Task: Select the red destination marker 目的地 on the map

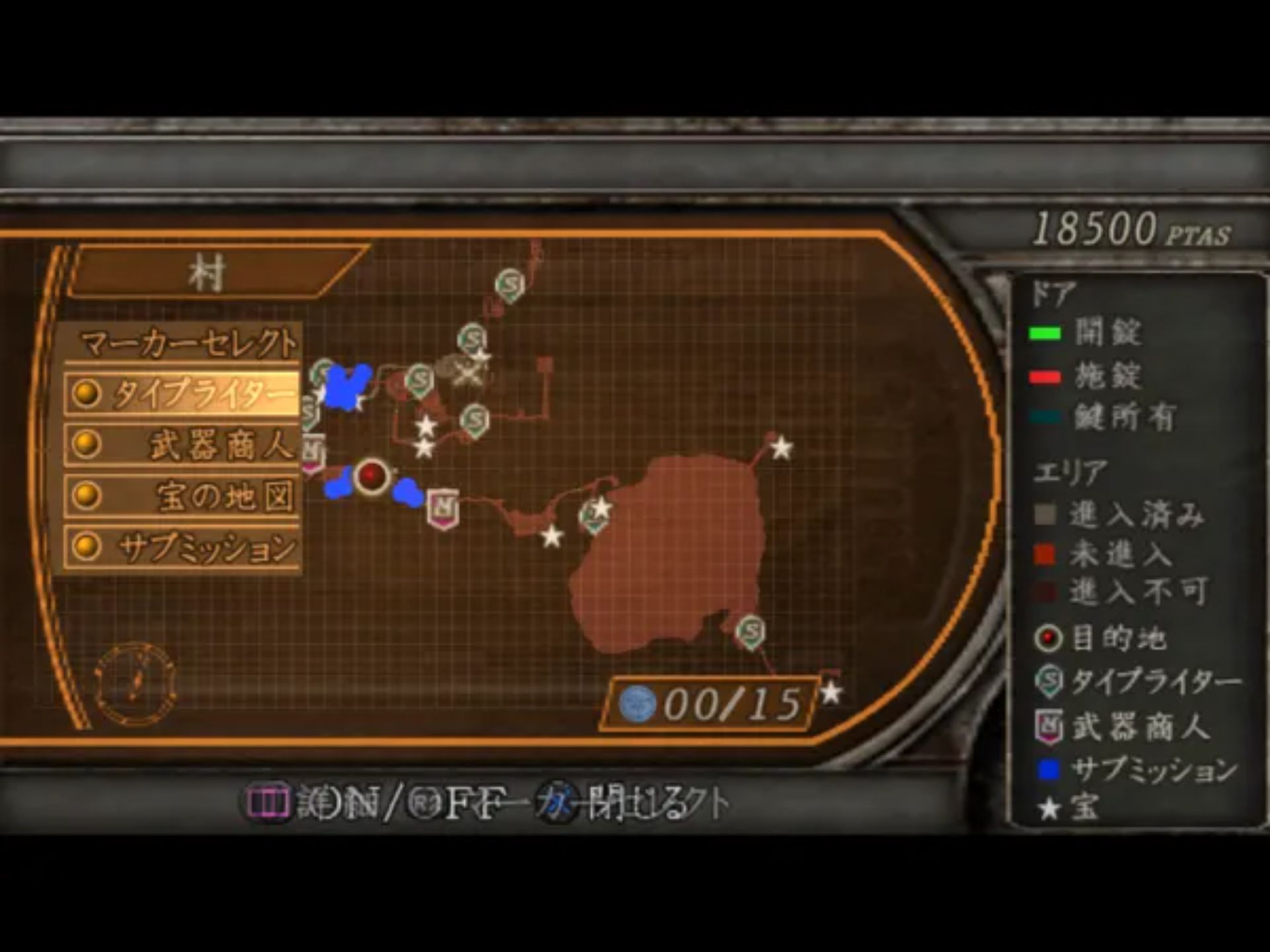Action: 371,475
